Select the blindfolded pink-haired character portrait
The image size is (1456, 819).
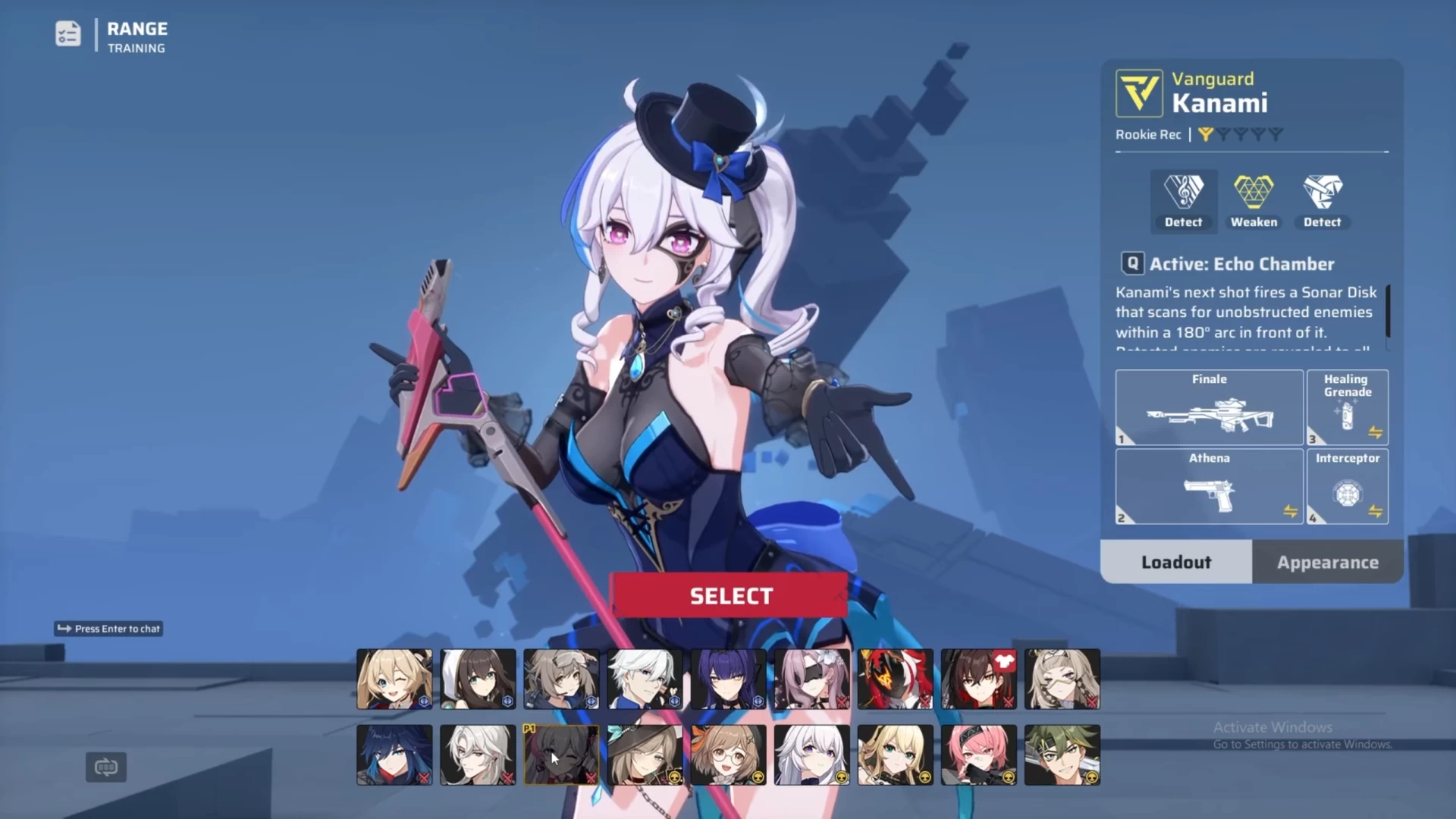[811, 679]
